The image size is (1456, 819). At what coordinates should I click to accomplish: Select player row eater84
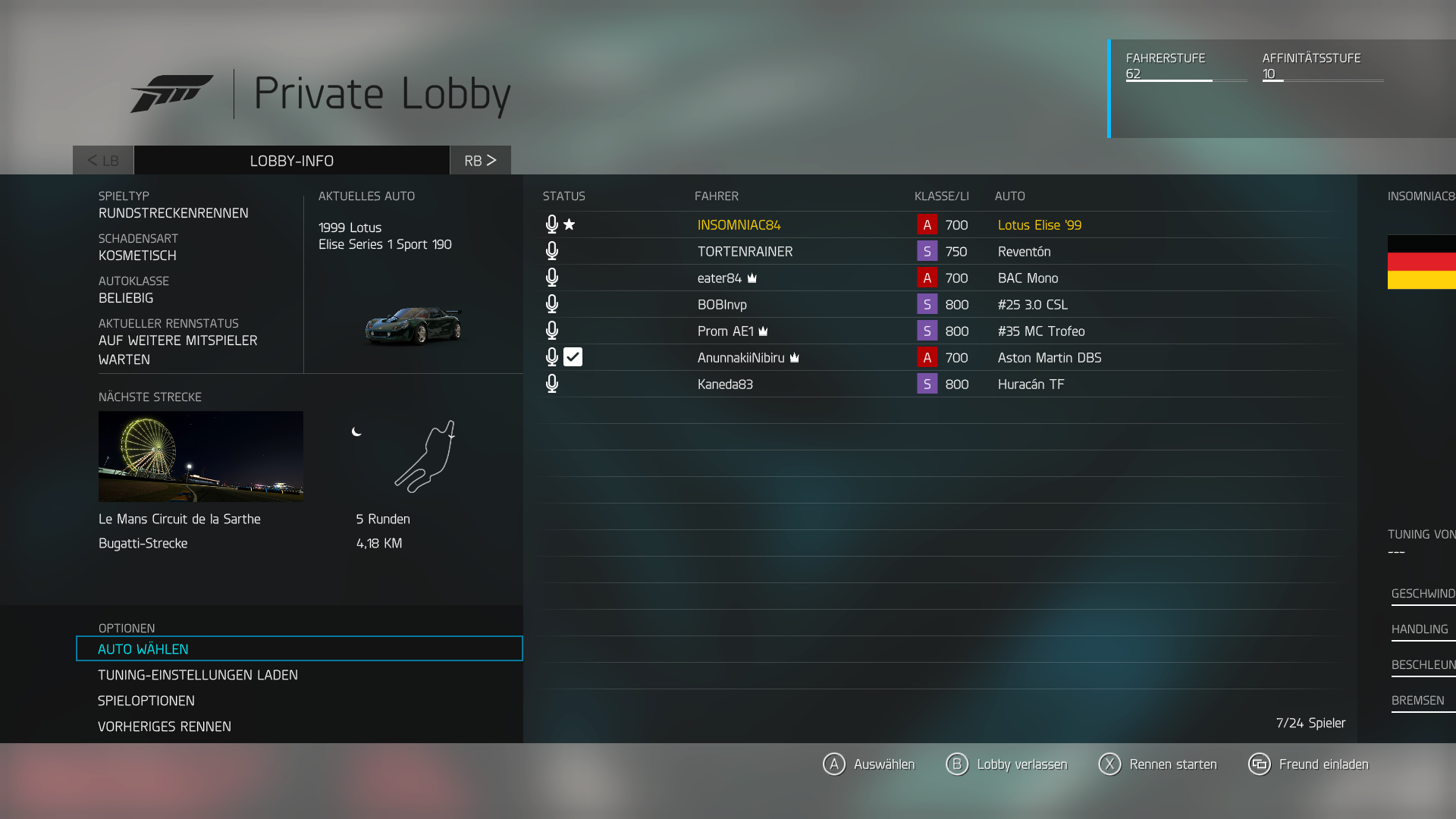click(x=720, y=278)
